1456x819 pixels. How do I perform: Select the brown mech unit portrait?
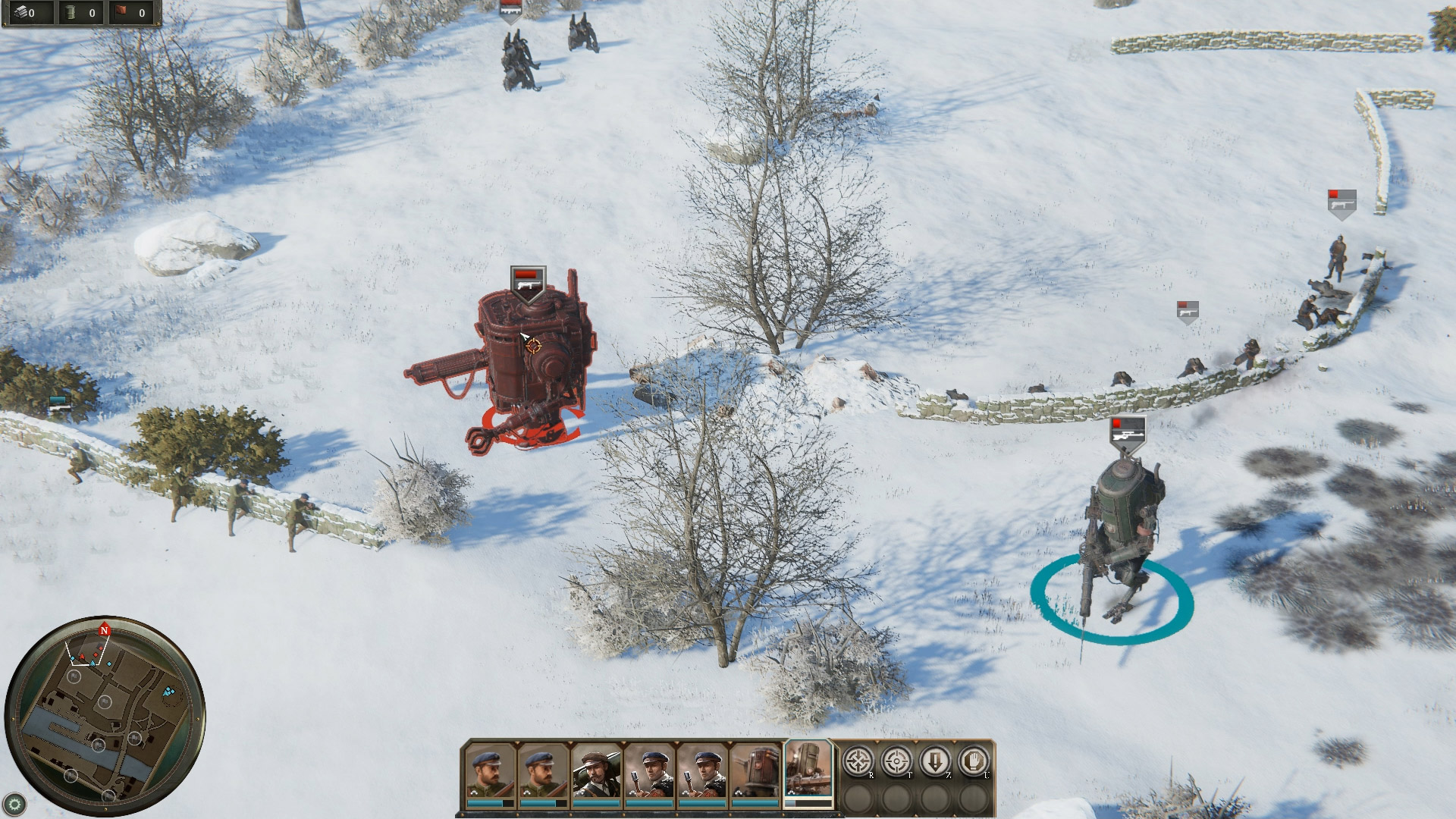click(755, 772)
